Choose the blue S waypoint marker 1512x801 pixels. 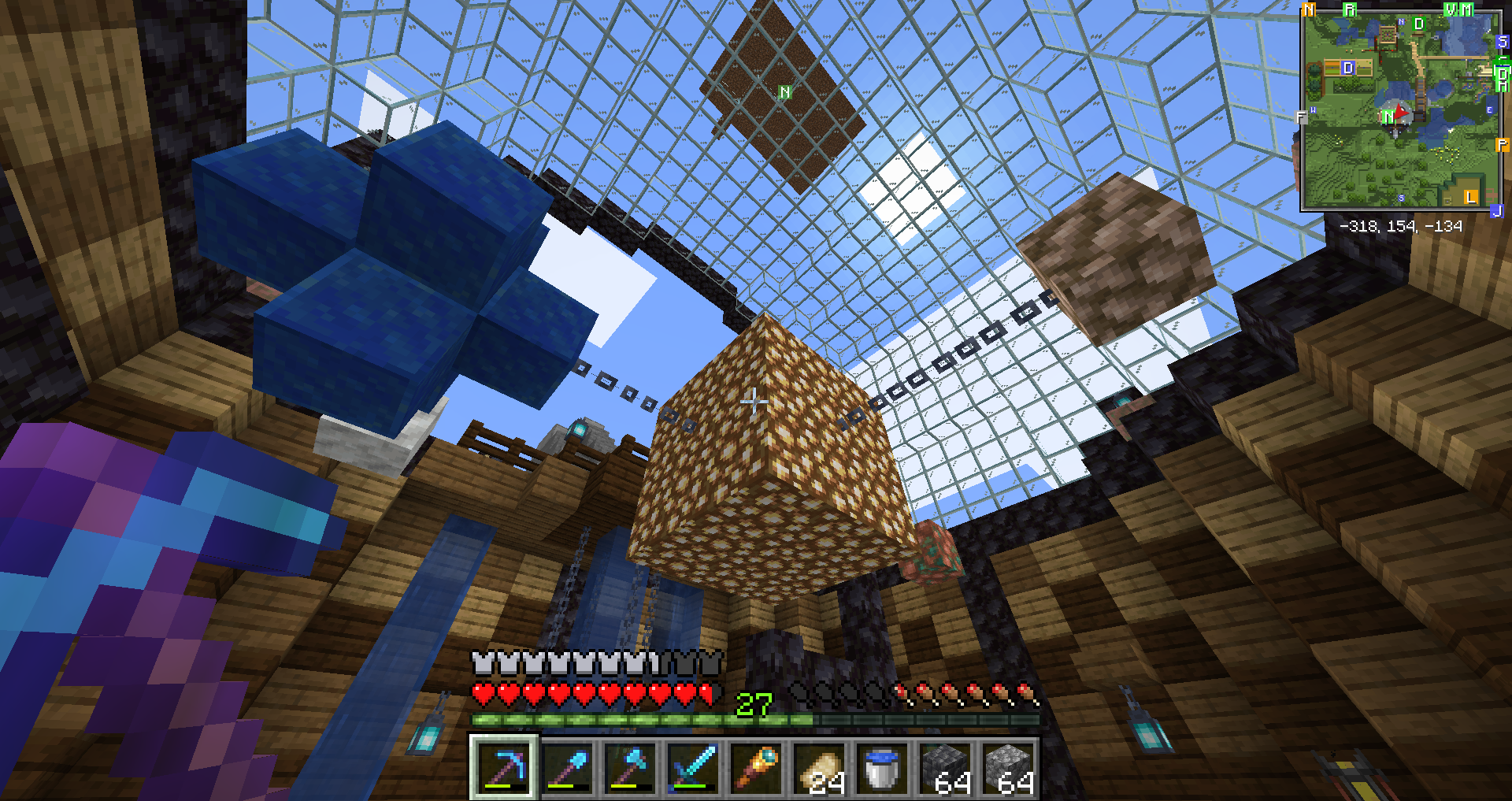pos(1502,42)
